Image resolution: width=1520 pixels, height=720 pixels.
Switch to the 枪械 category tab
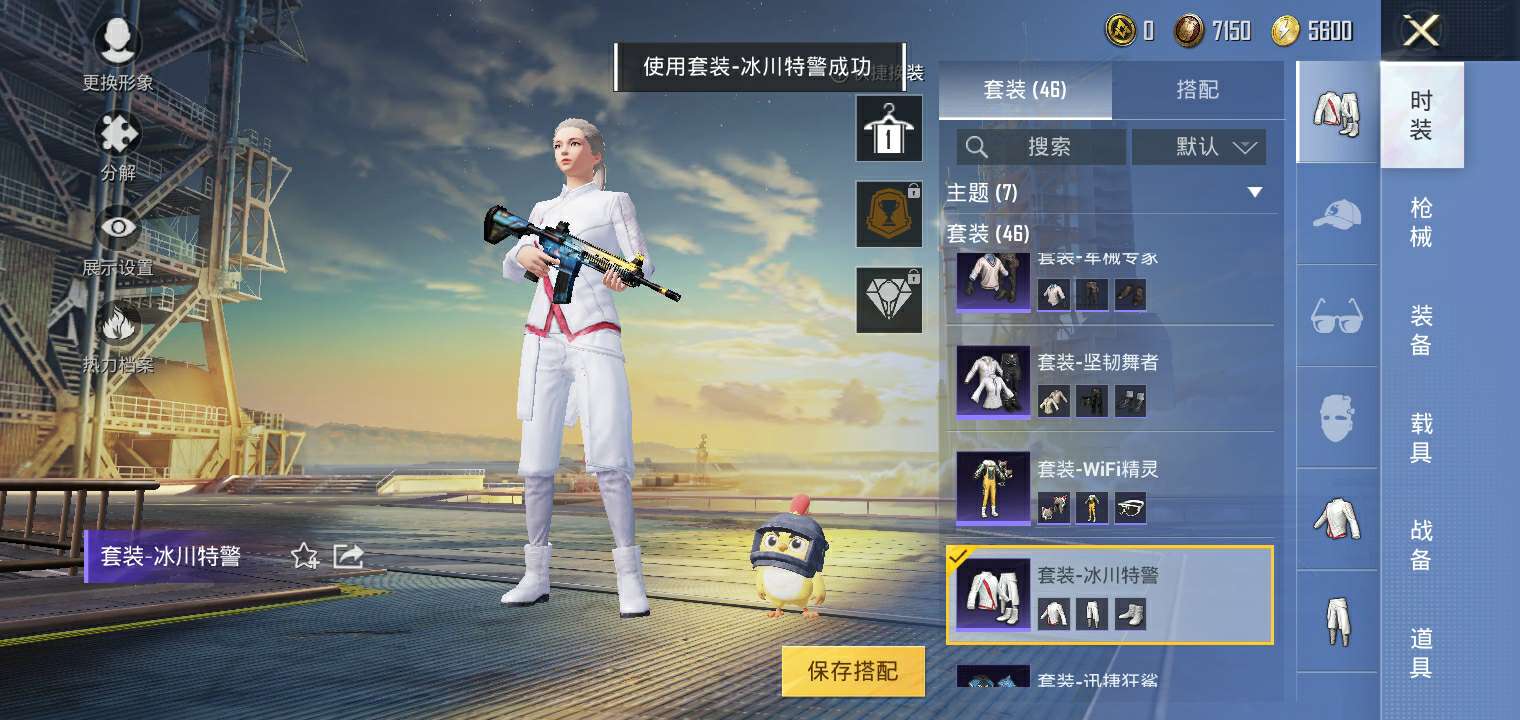tap(1424, 222)
